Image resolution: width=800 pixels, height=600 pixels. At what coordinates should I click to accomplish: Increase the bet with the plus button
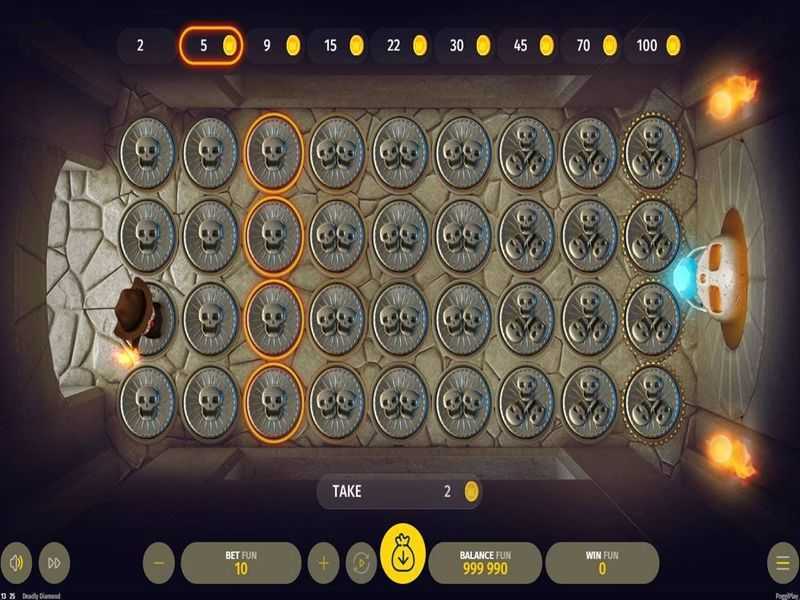[x=323, y=563]
